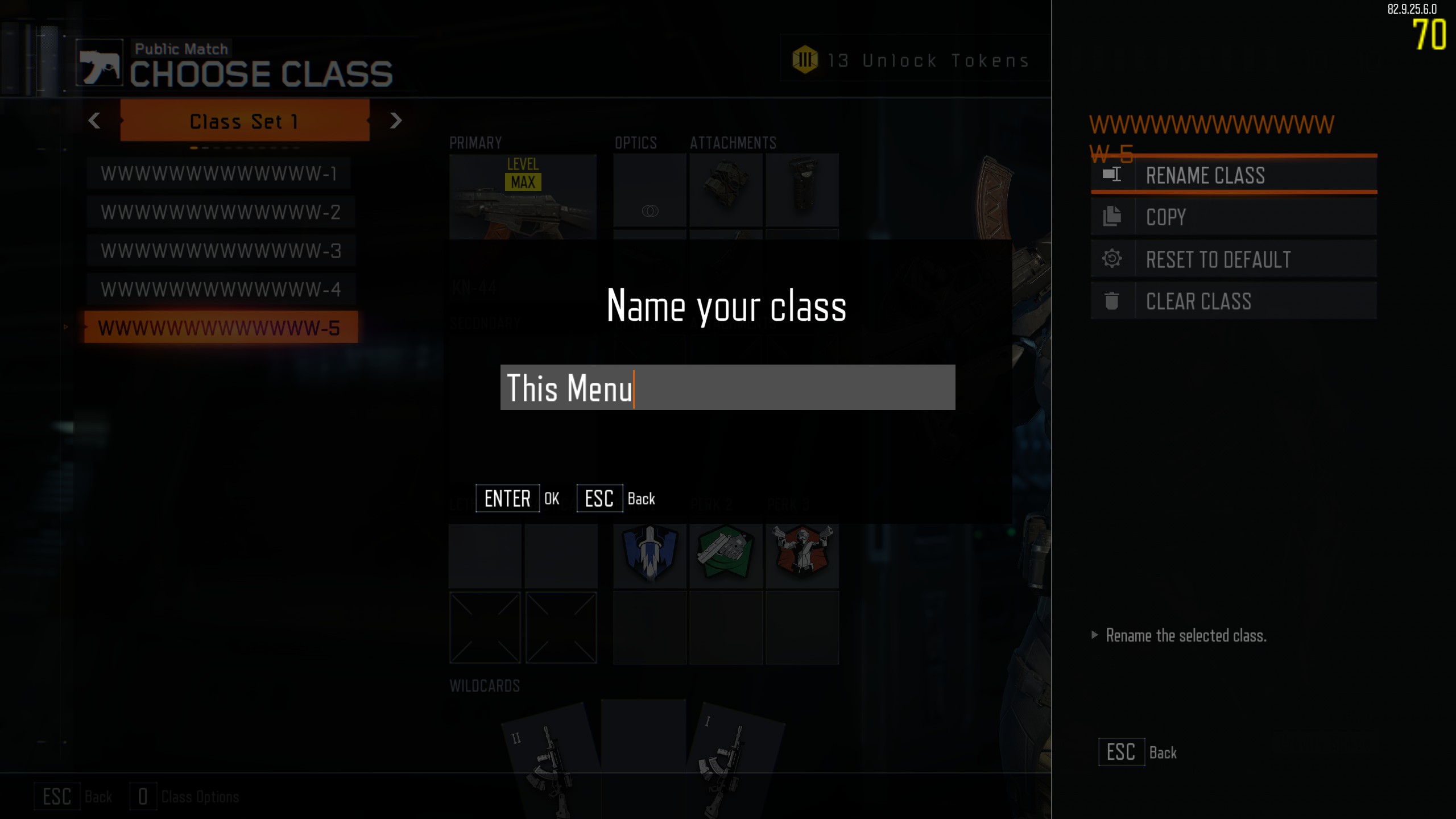Open the optics attachment slot
This screenshot has height=819, width=1456.
[x=650, y=191]
